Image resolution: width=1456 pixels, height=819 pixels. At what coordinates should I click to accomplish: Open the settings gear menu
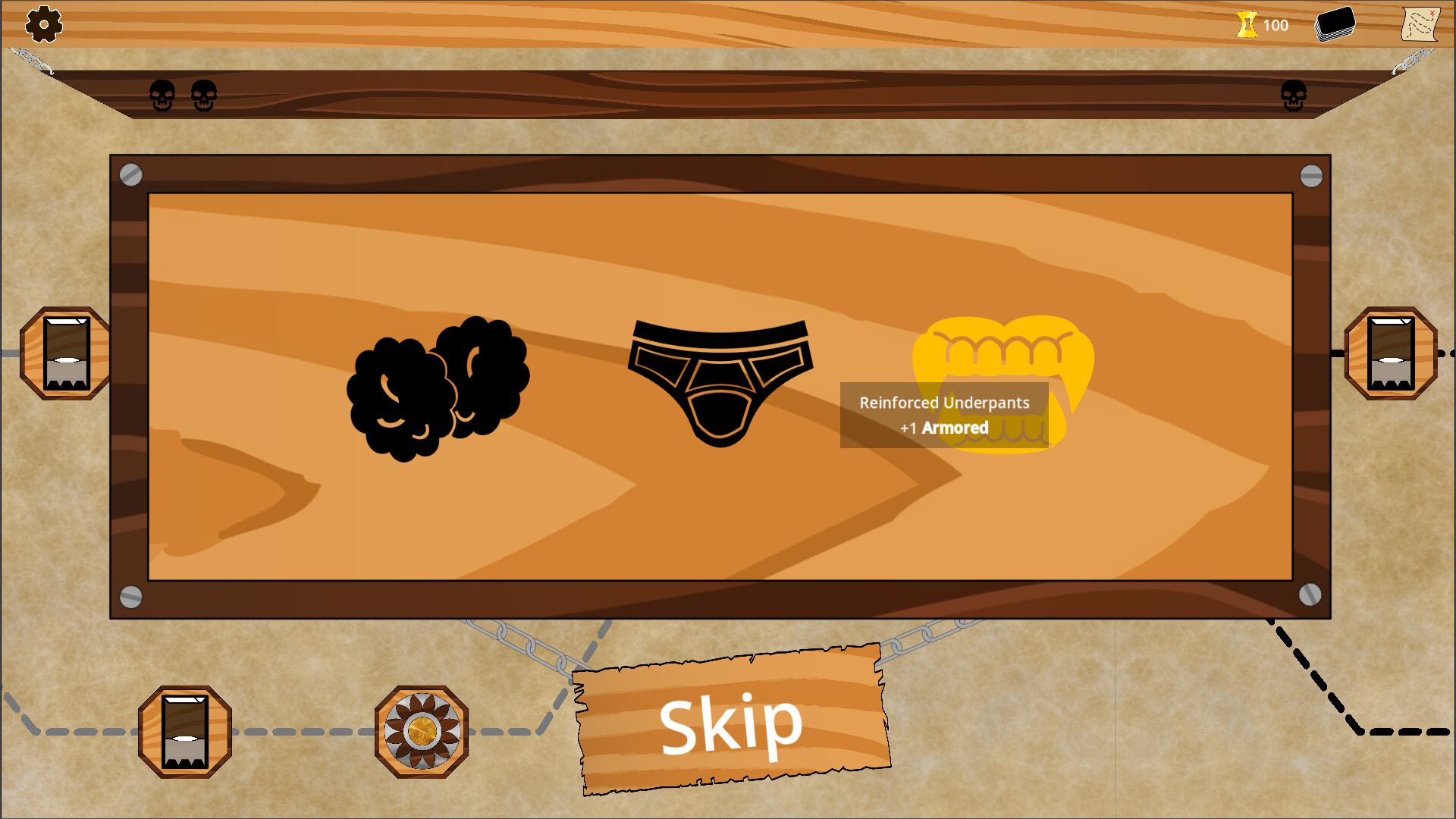click(x=43, y=24)
